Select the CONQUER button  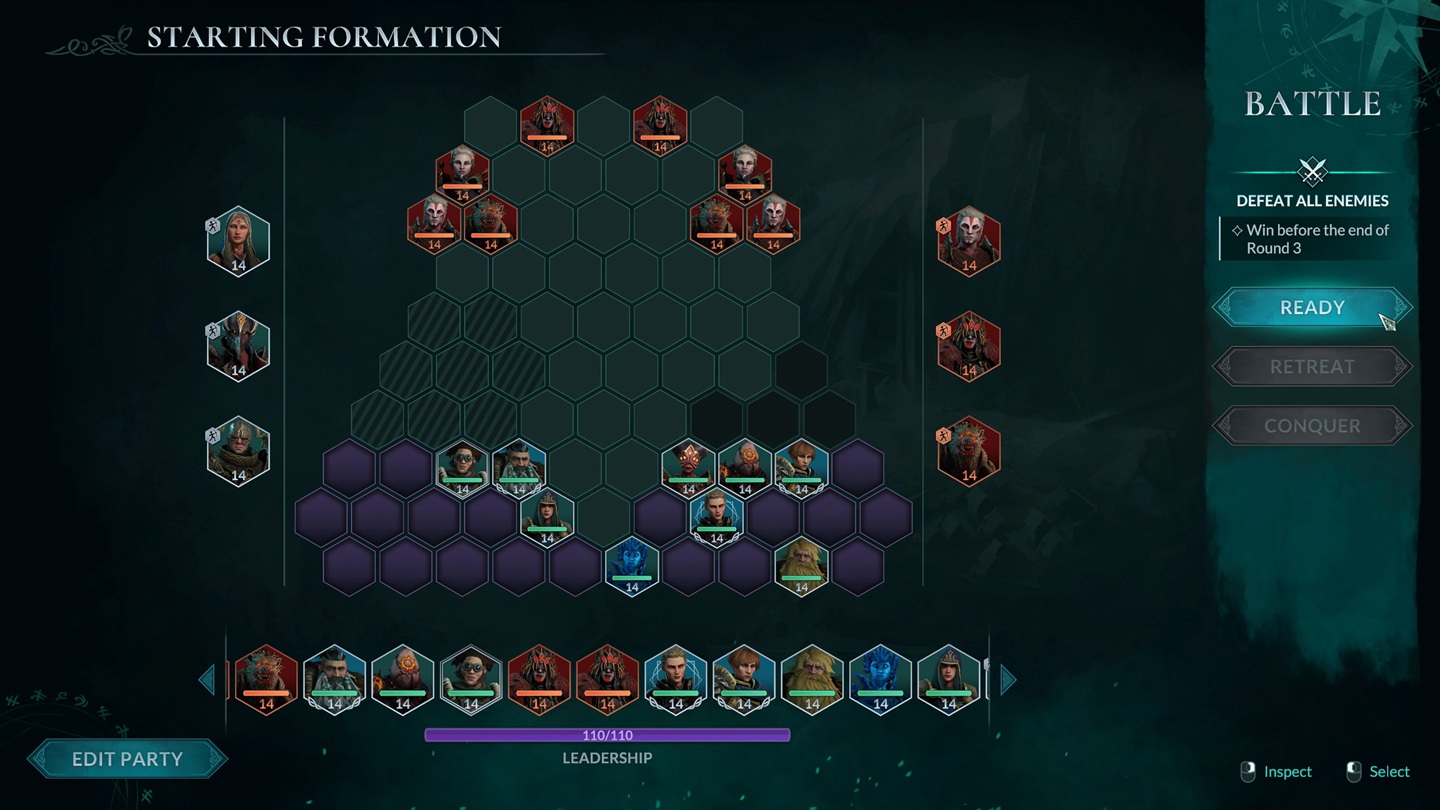1312,426
